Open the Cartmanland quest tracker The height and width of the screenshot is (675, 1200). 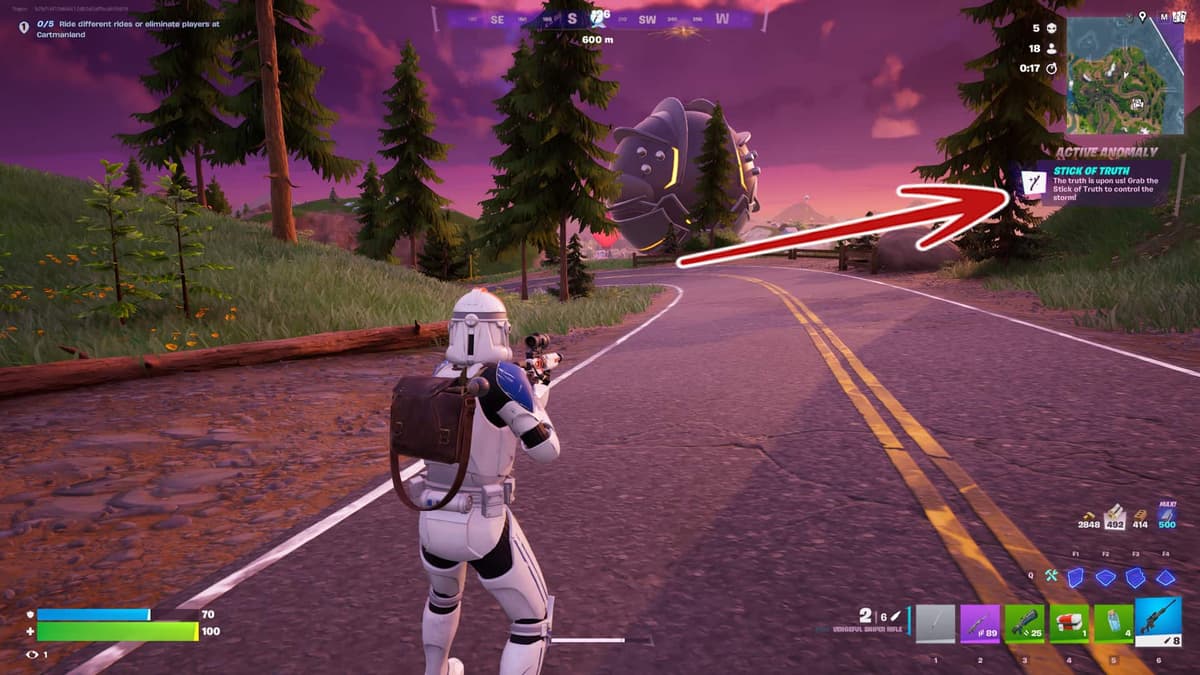click(120, 29)
